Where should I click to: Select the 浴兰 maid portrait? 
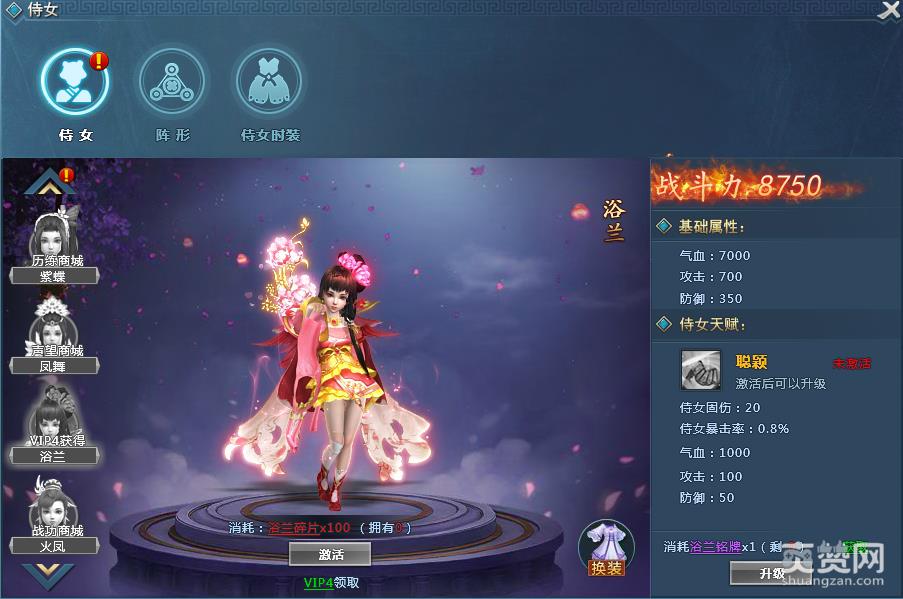point(53,418)
